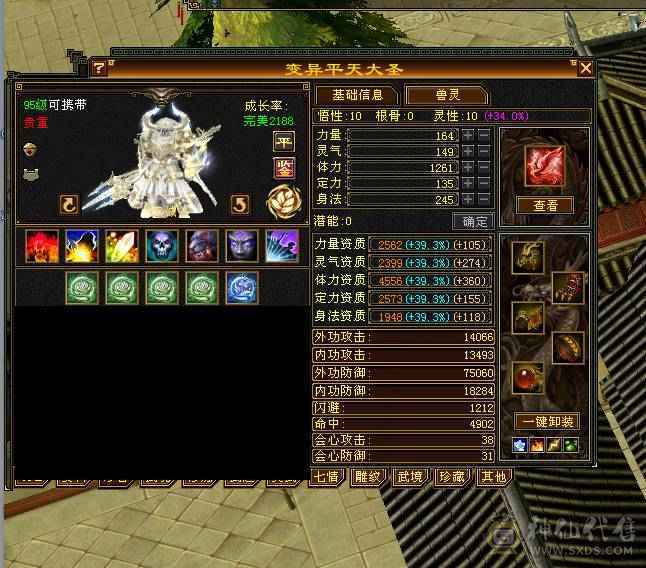Select the red phoenix beast spirit icon
This screenshot has height=568, width=646.
point(545,163)
